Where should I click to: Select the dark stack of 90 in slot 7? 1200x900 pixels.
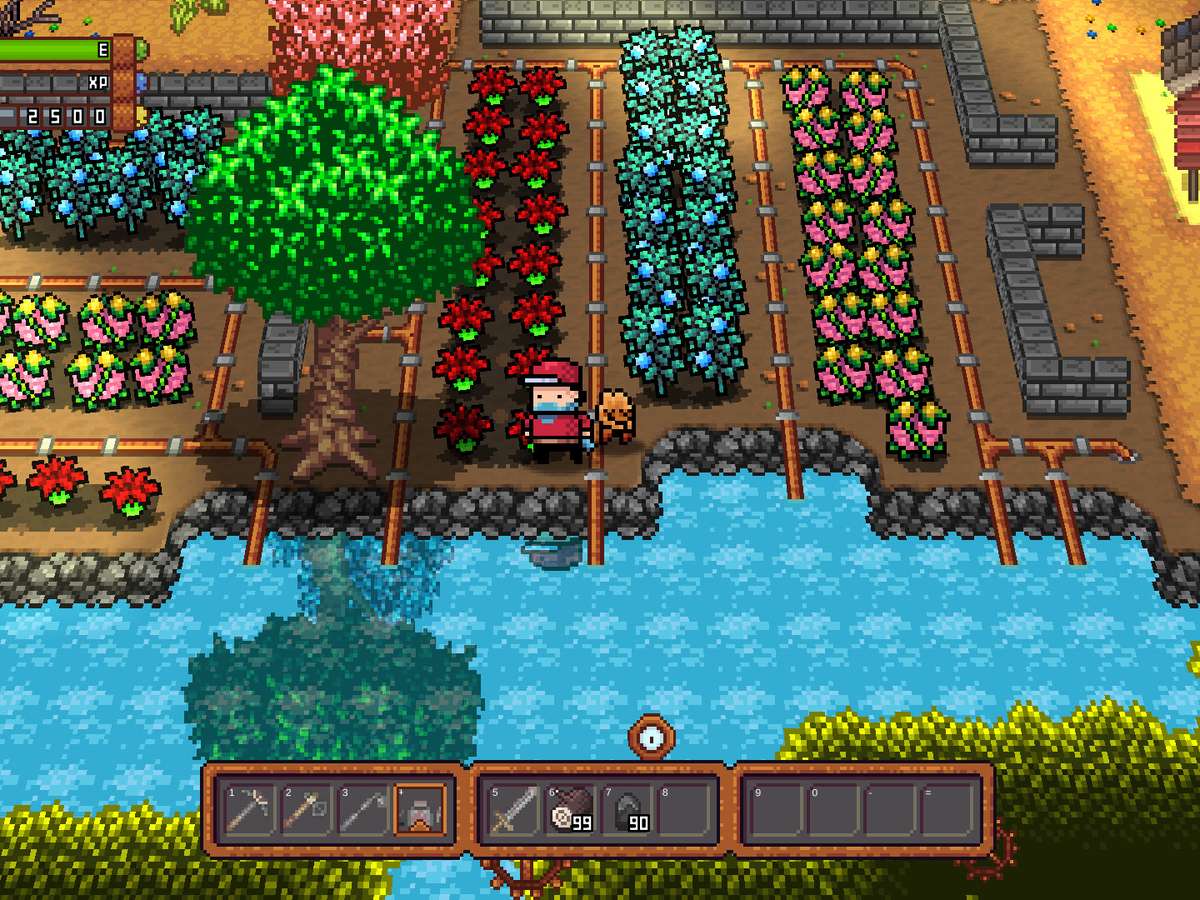tap(628, 809)
